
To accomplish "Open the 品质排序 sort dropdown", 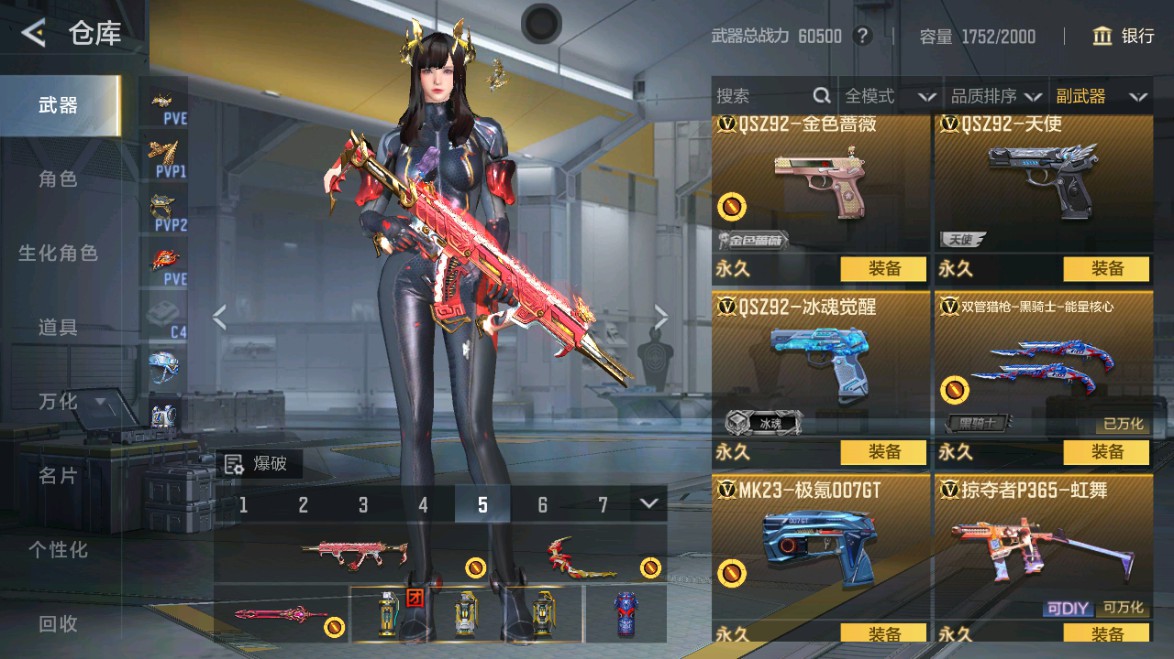I will click(995, 96).
